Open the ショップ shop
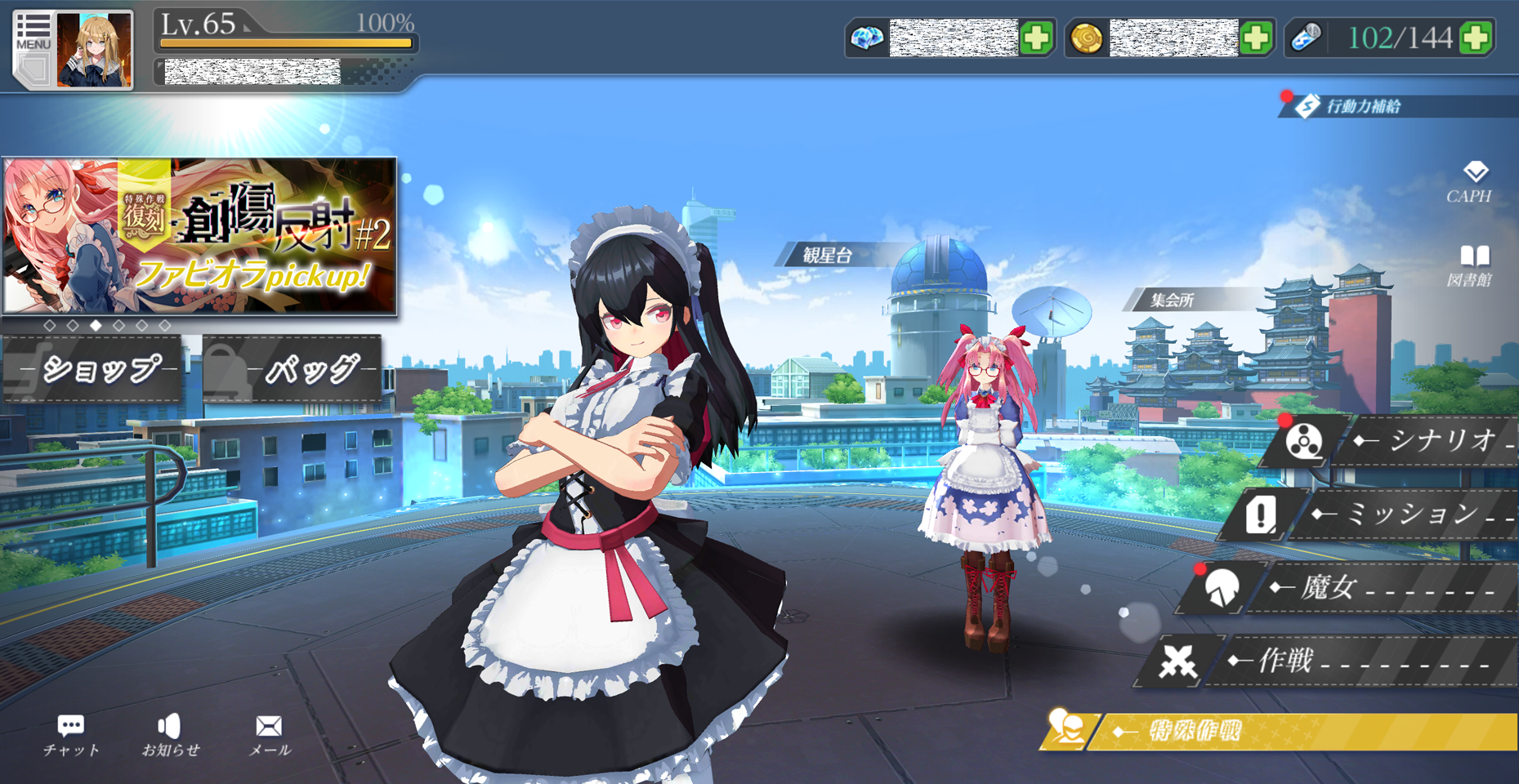 coord(94,369)
